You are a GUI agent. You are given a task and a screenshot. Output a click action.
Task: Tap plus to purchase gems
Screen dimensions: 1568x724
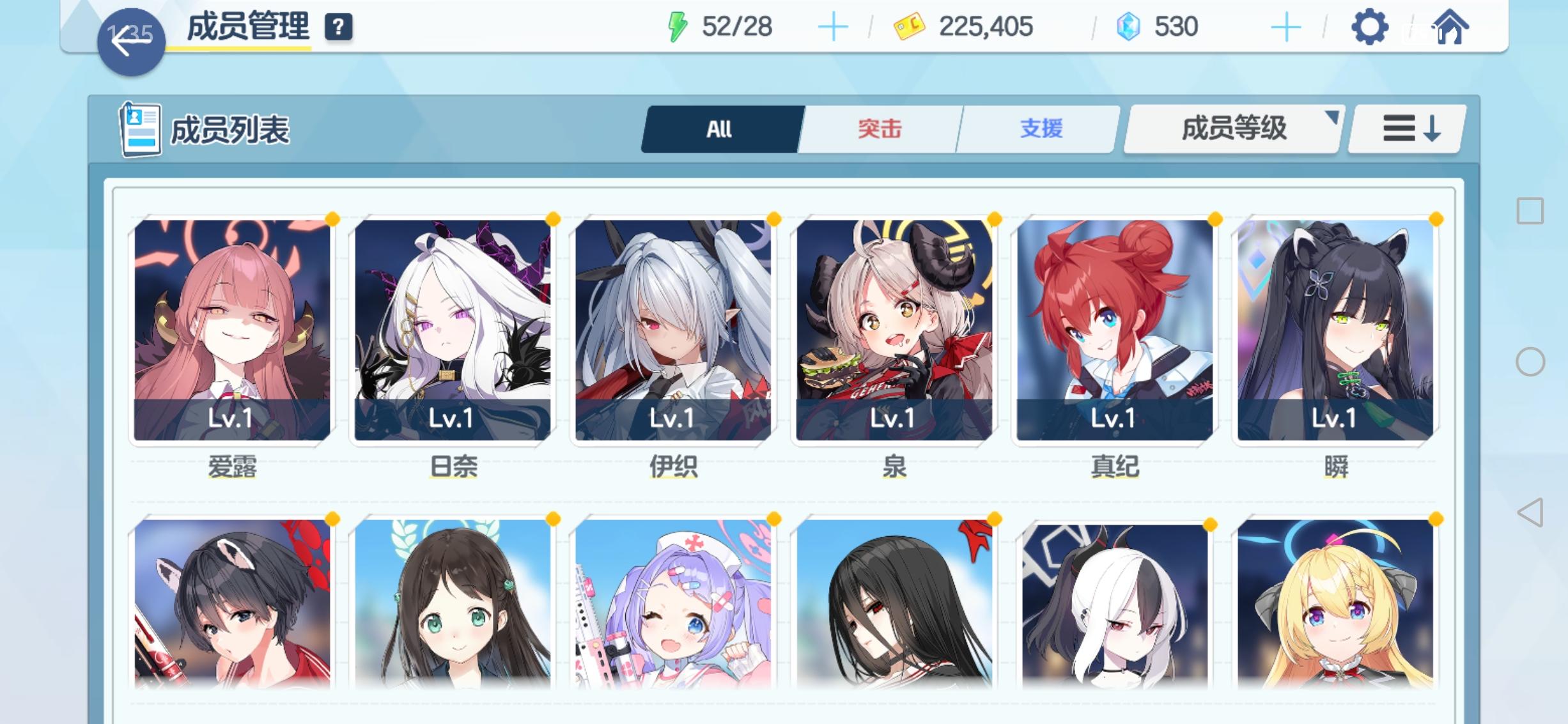coord(1285,26)
